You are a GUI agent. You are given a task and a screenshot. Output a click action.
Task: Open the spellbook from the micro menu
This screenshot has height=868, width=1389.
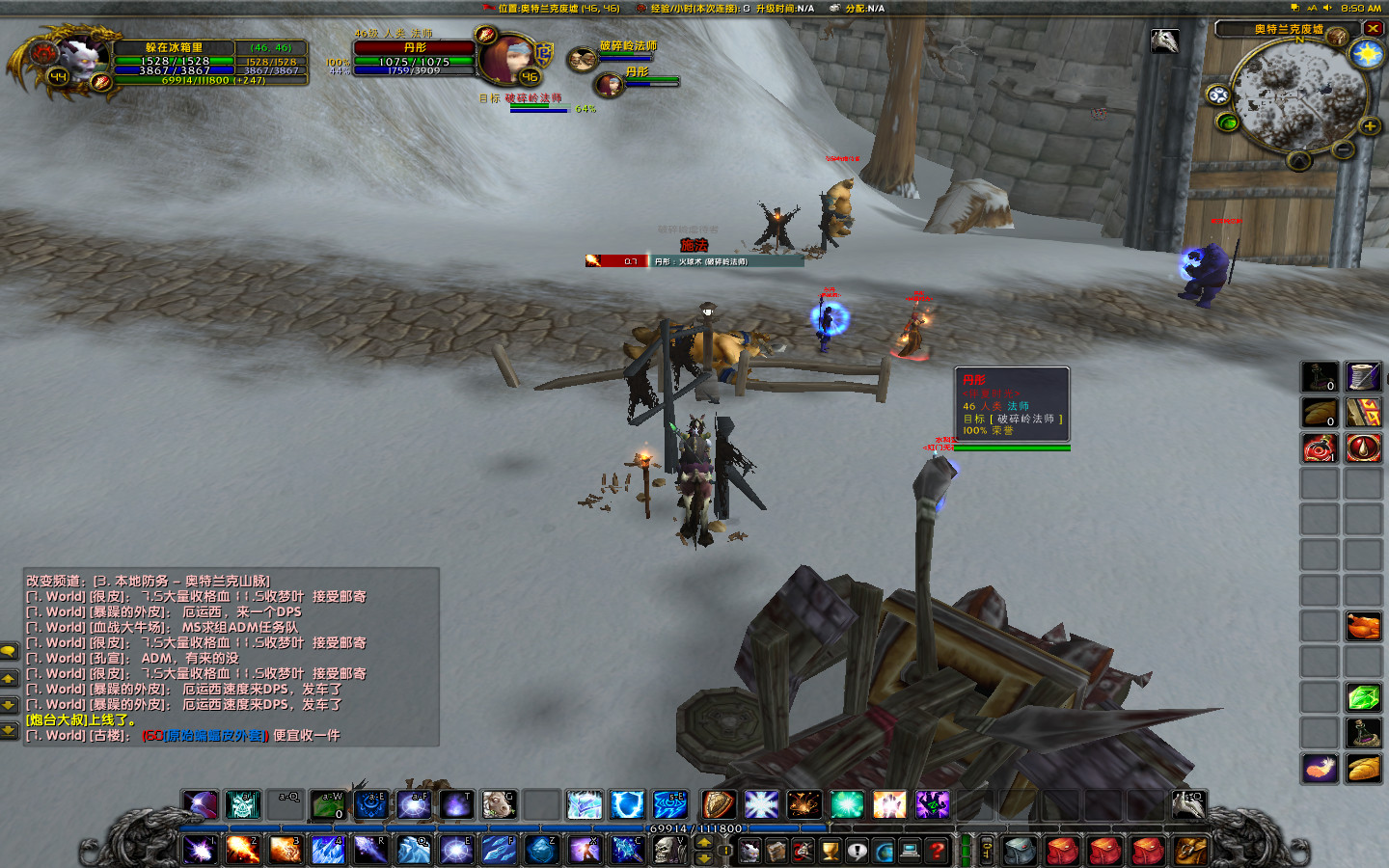tap(777, 850)
